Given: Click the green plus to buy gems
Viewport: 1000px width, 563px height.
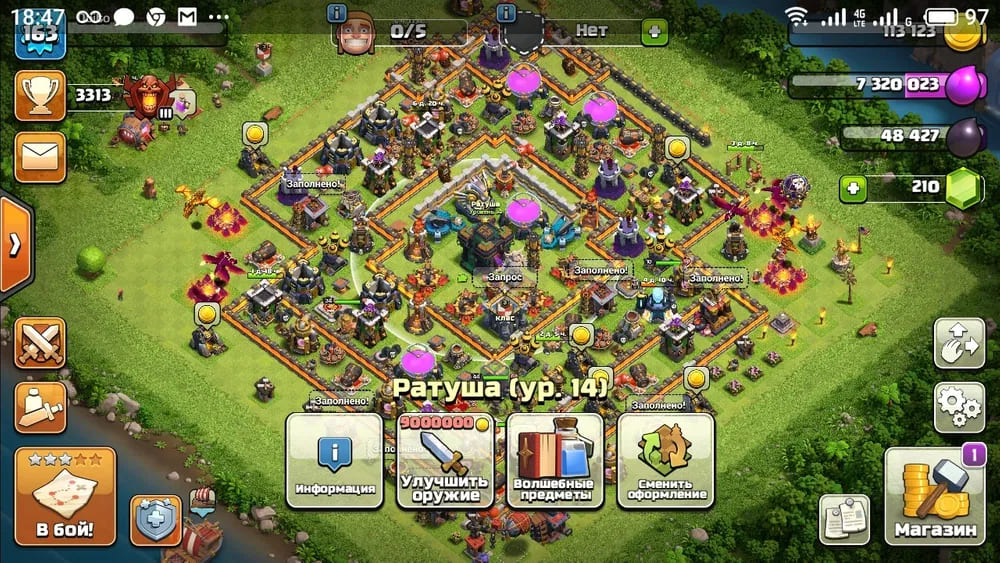Looking at the screenshot, I should click(853, 187).
